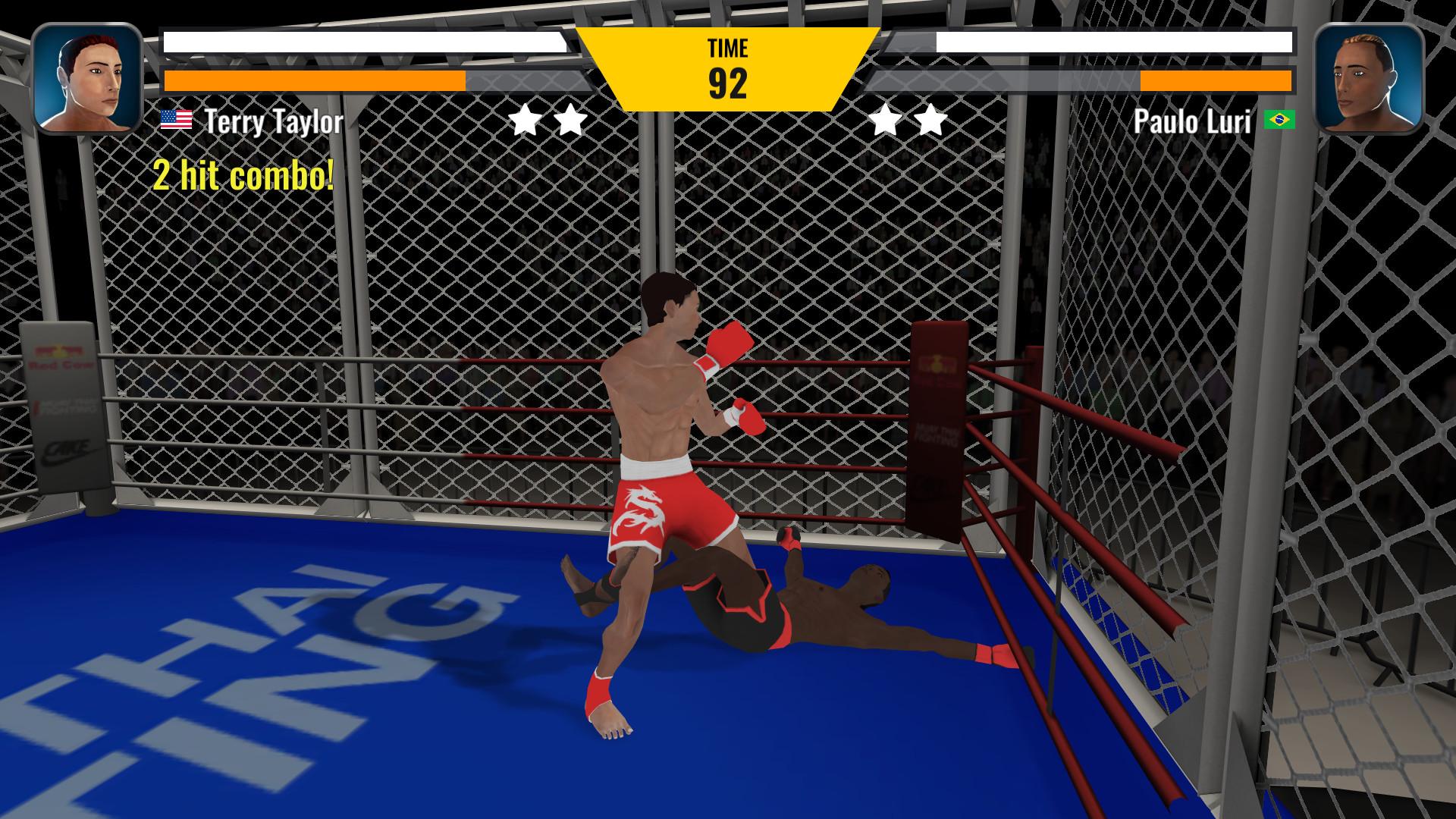
Task: Select Paulo Luri's fighter portrait
Action: [1368, 79]
